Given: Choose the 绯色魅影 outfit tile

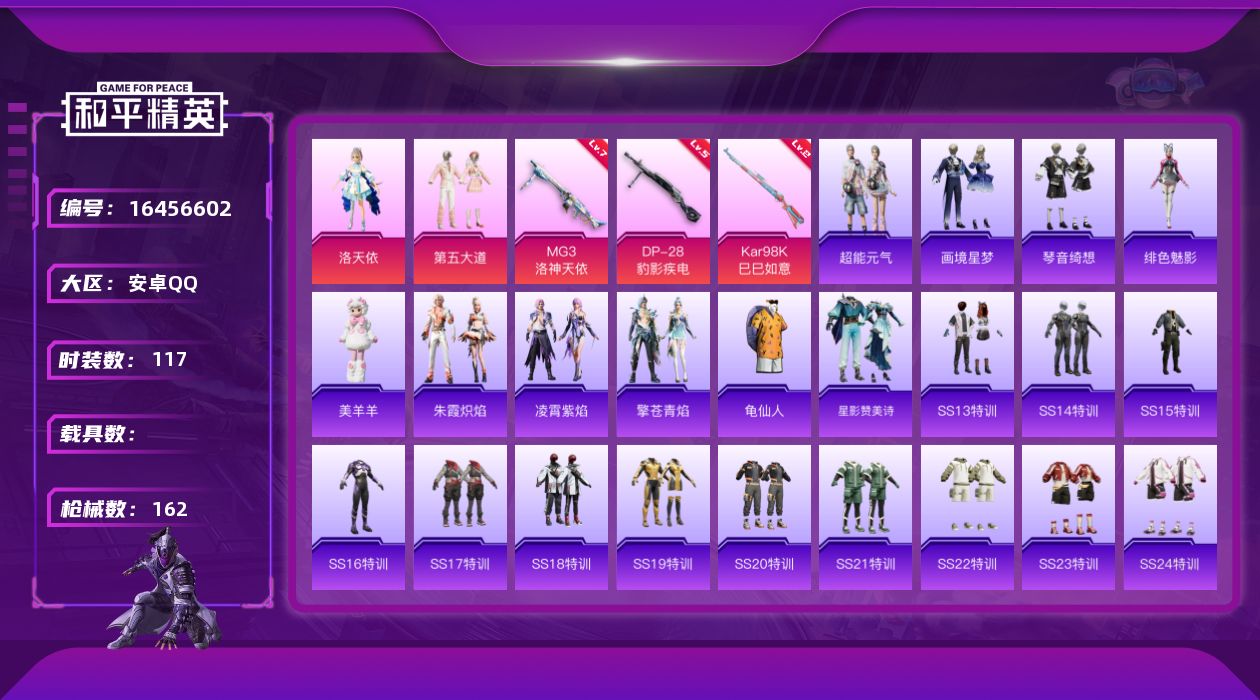Looking at the screenshot, I should point(1170,211).
